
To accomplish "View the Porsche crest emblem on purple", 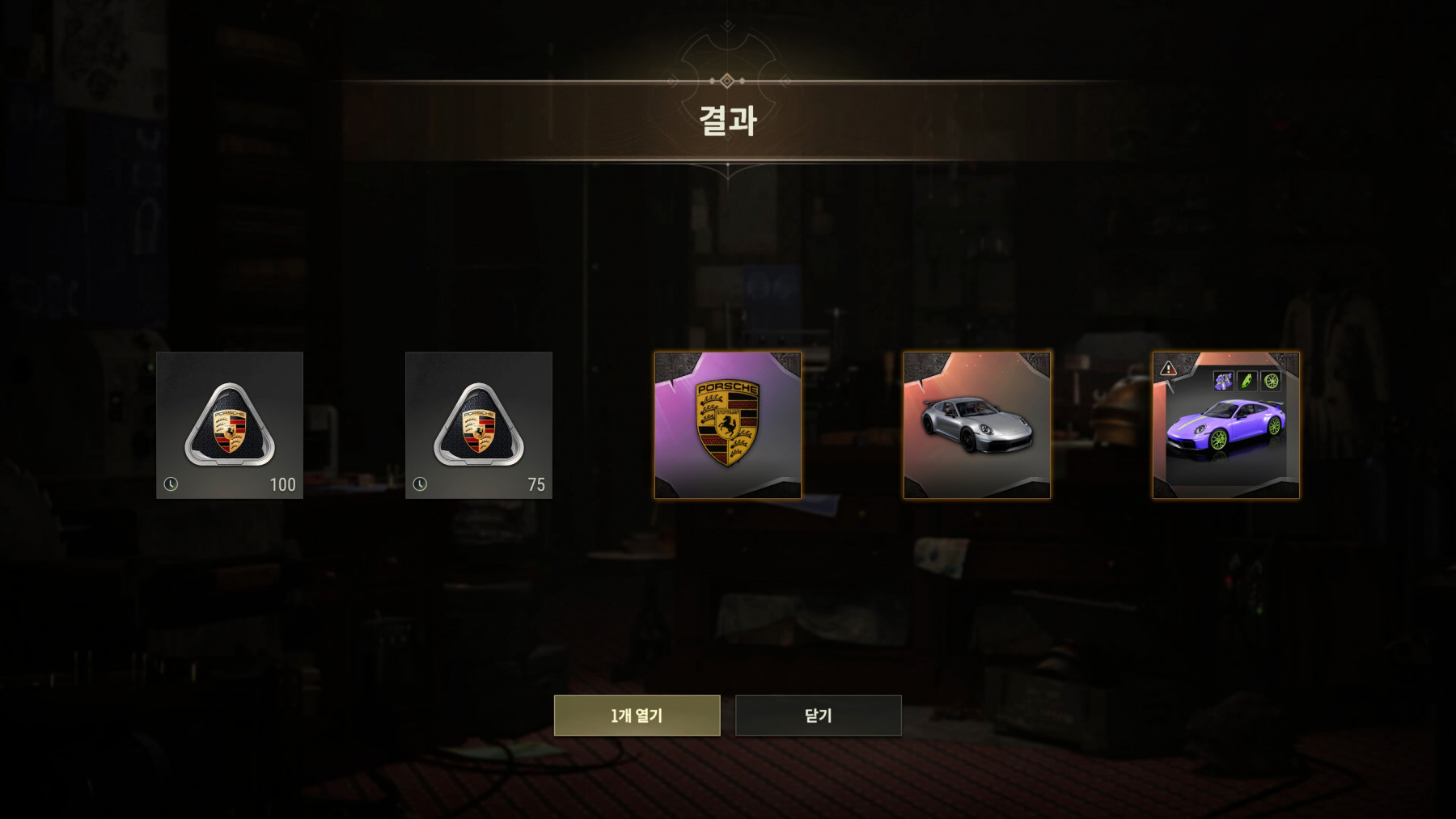I will pyautogui.click(x=728, y=425).
